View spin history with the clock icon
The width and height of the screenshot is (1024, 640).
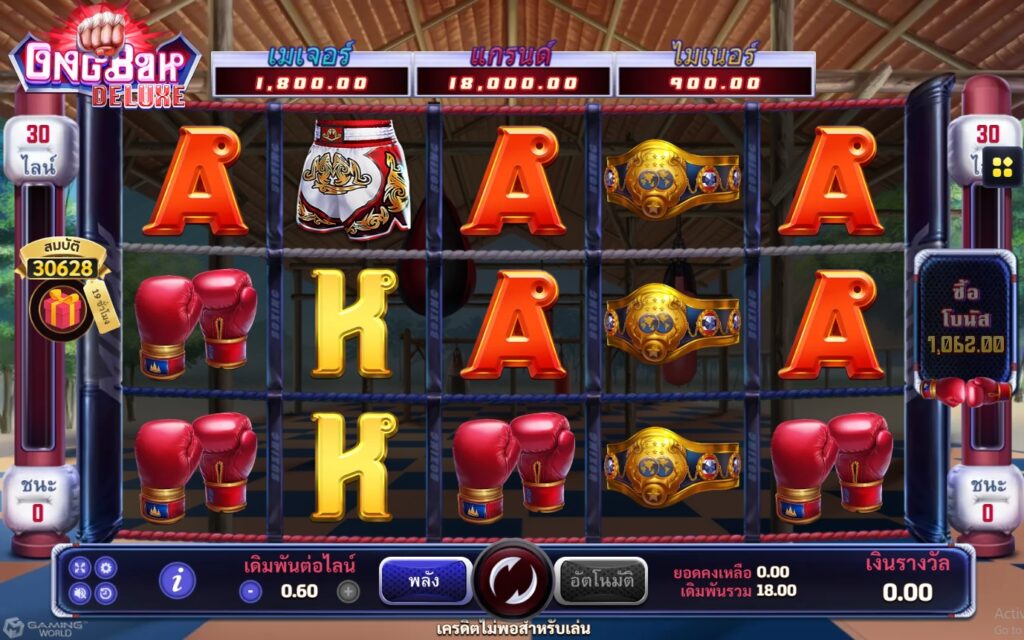(105, 592)
